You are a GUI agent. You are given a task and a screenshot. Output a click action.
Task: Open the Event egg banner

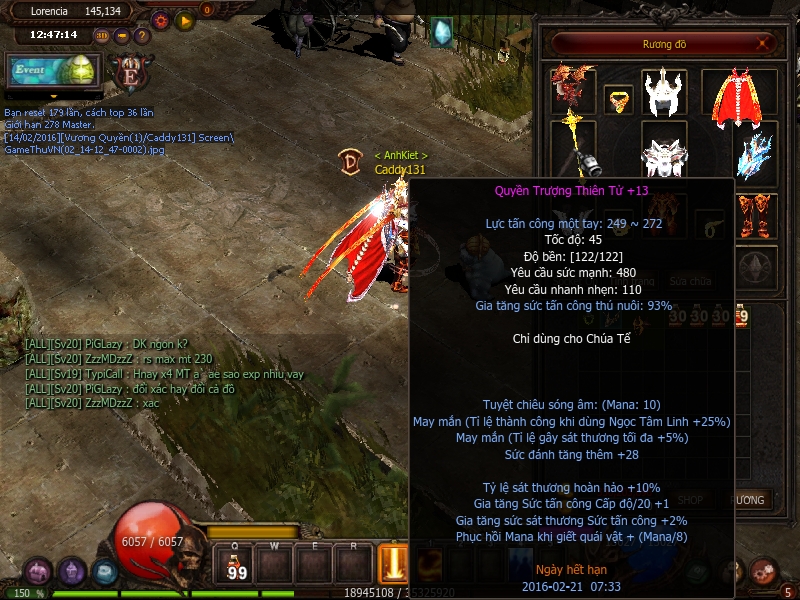pyautogui.click(x=52, y=71)
